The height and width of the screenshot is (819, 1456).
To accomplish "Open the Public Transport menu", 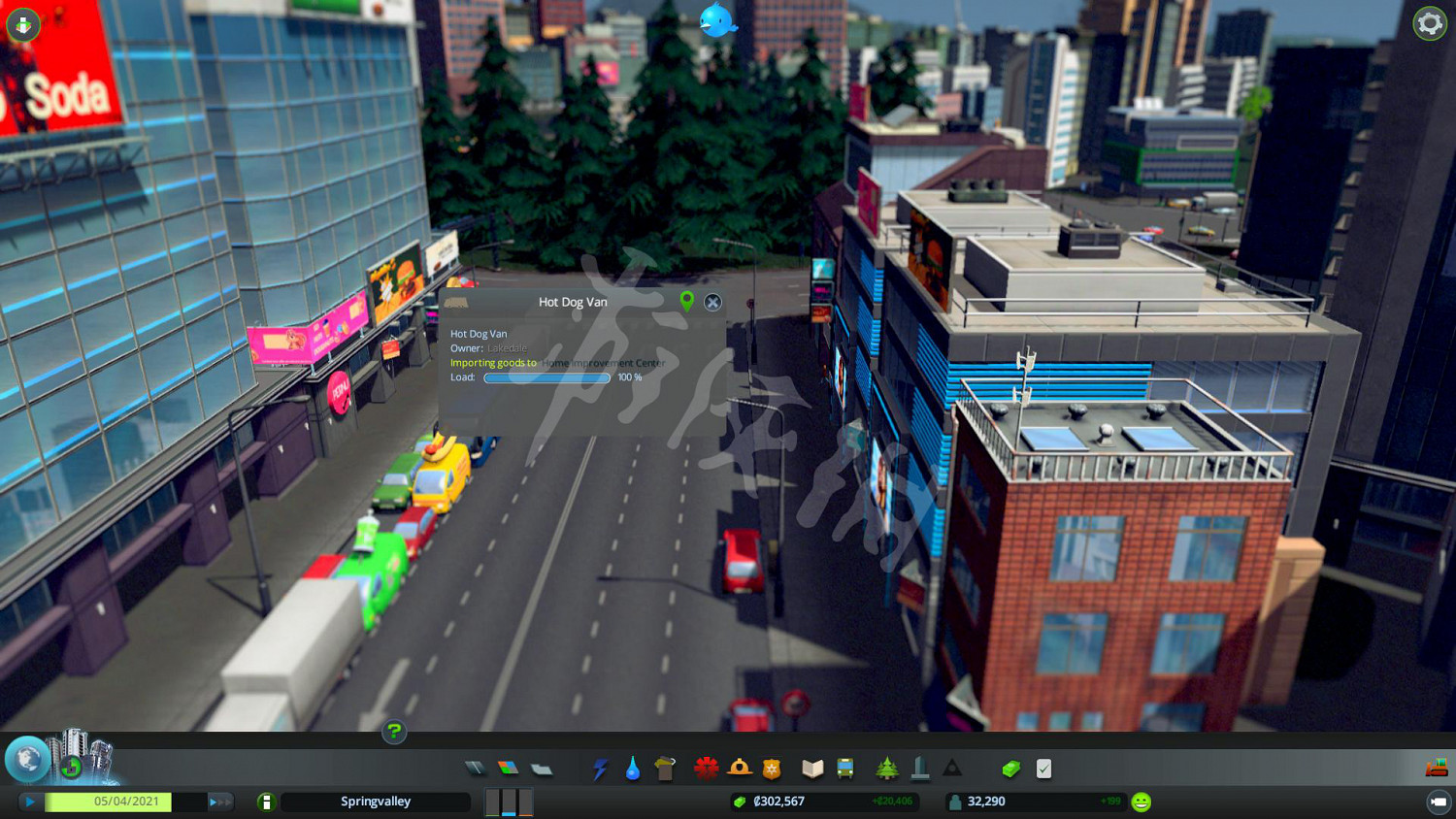I will coord(844,768).
